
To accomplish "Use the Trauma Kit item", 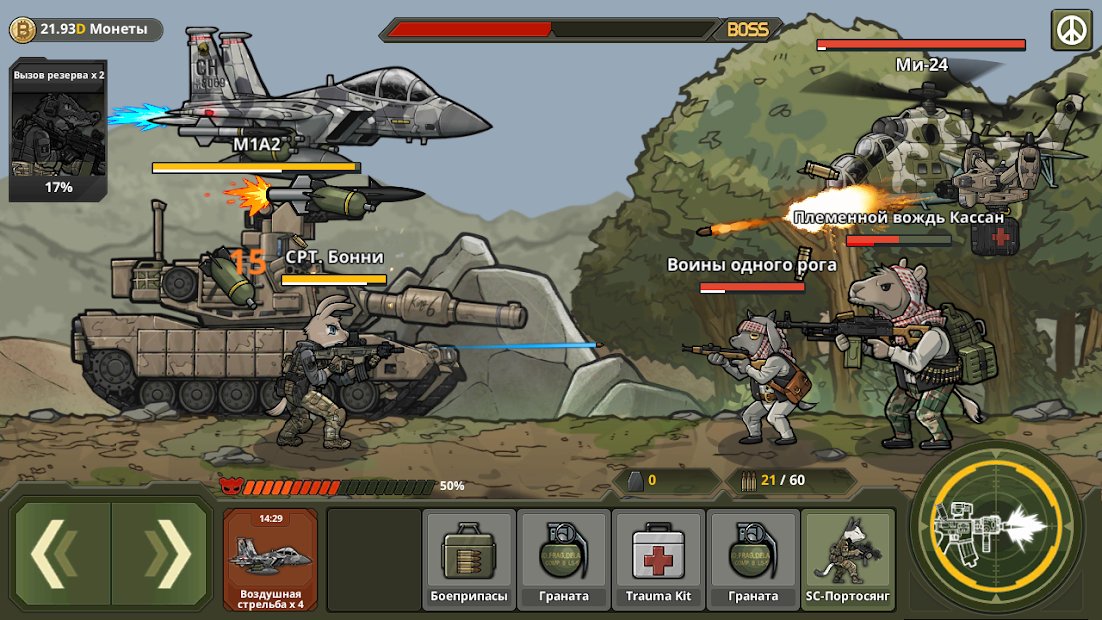I will 658,558.
